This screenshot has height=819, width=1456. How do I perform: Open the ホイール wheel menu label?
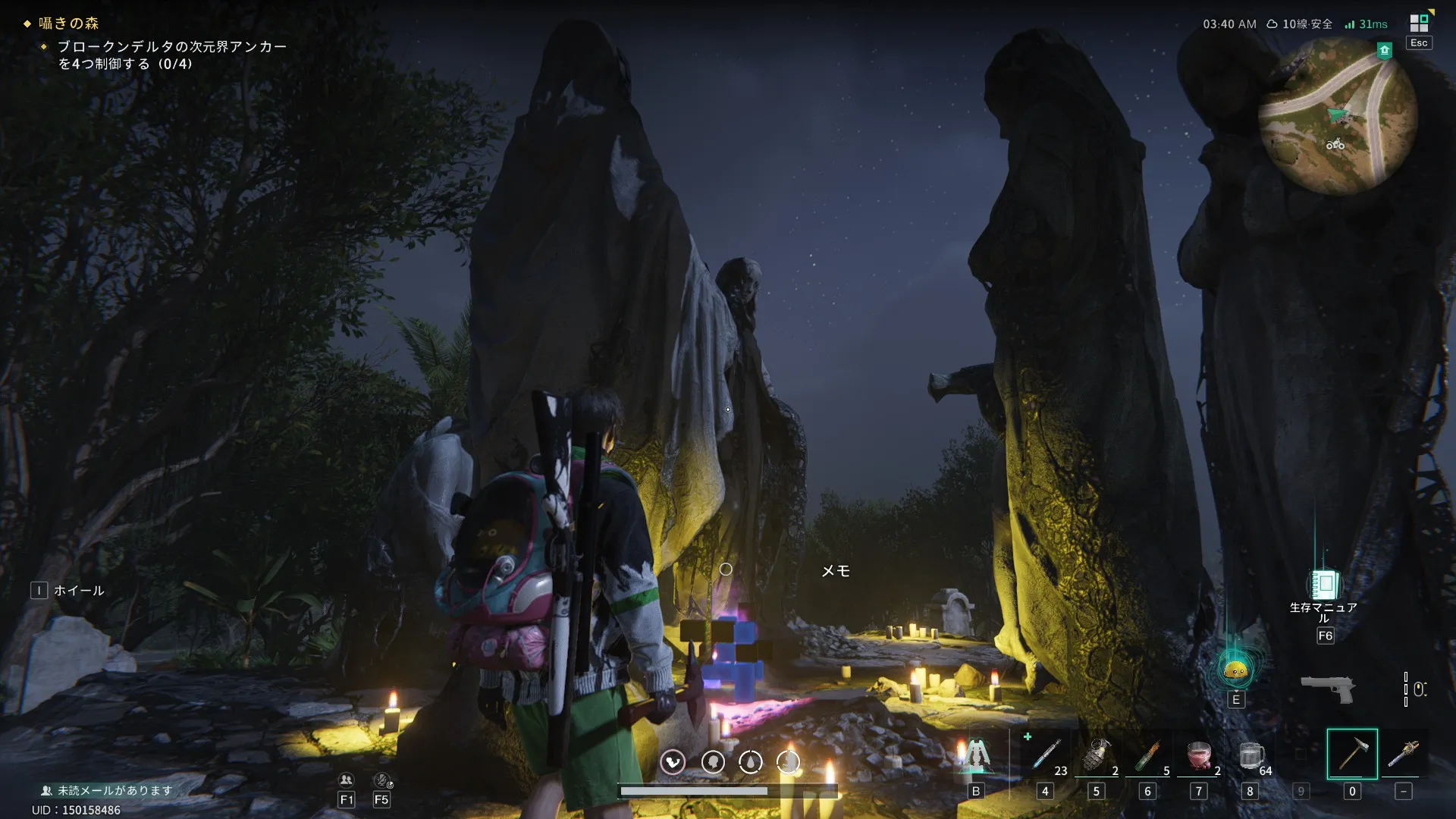(x=78, y=591)
